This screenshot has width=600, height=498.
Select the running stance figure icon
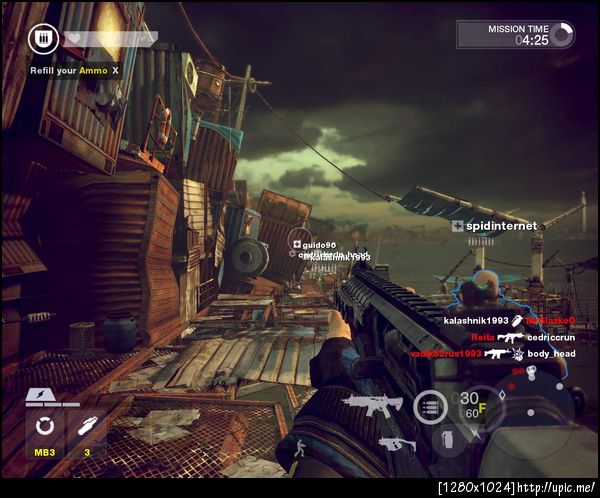[x=299, y=447]
